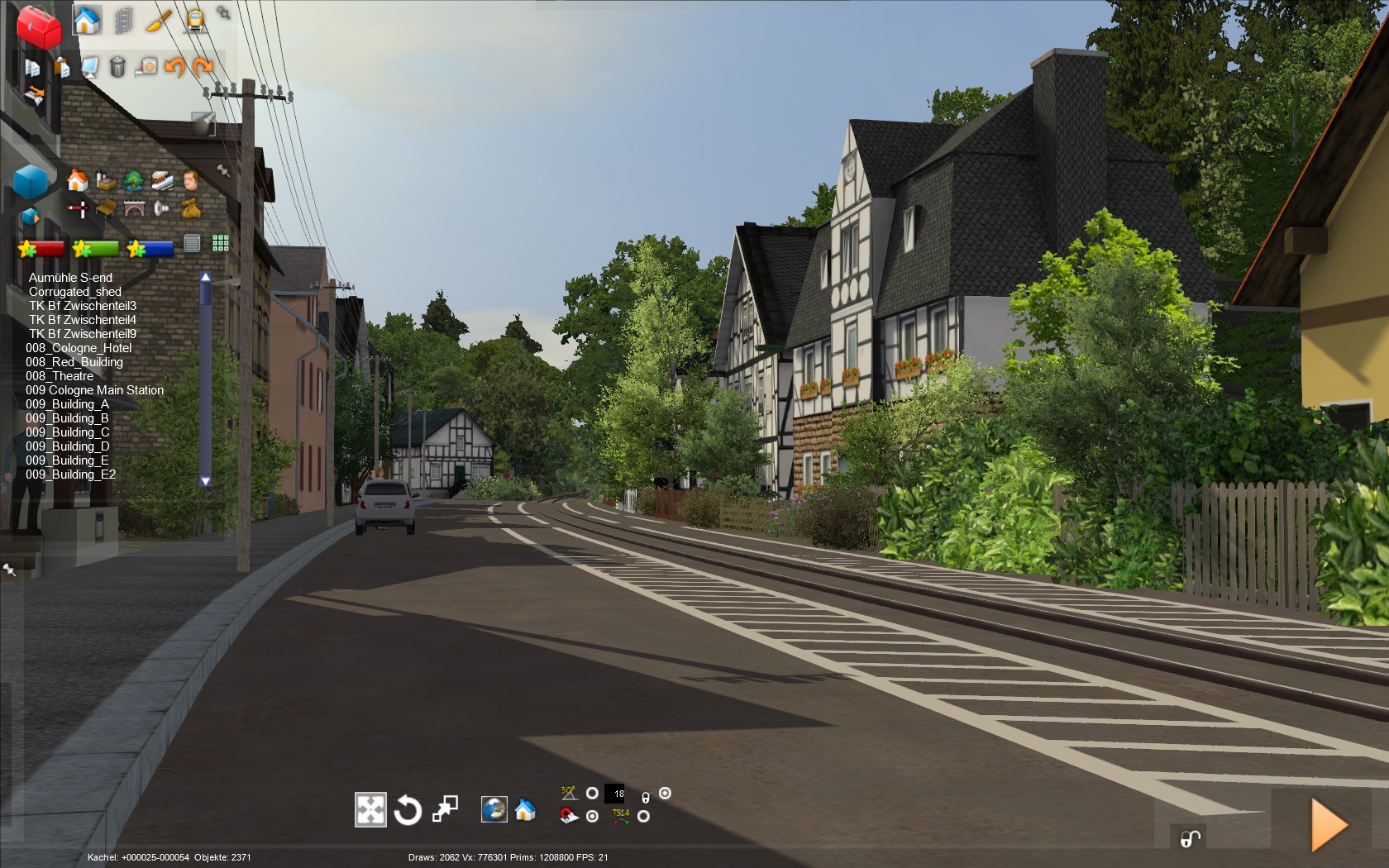Click the green grid view icon

221,242
